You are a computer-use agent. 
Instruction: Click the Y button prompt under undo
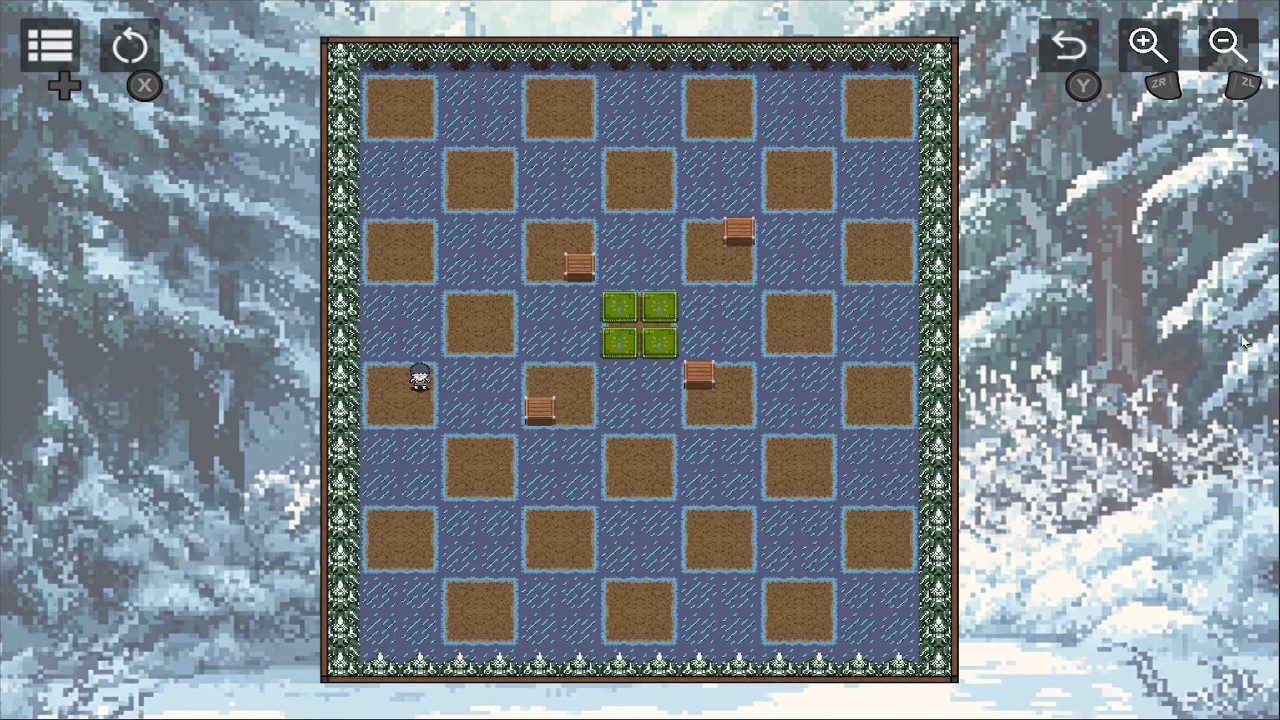pos(1083,86)
